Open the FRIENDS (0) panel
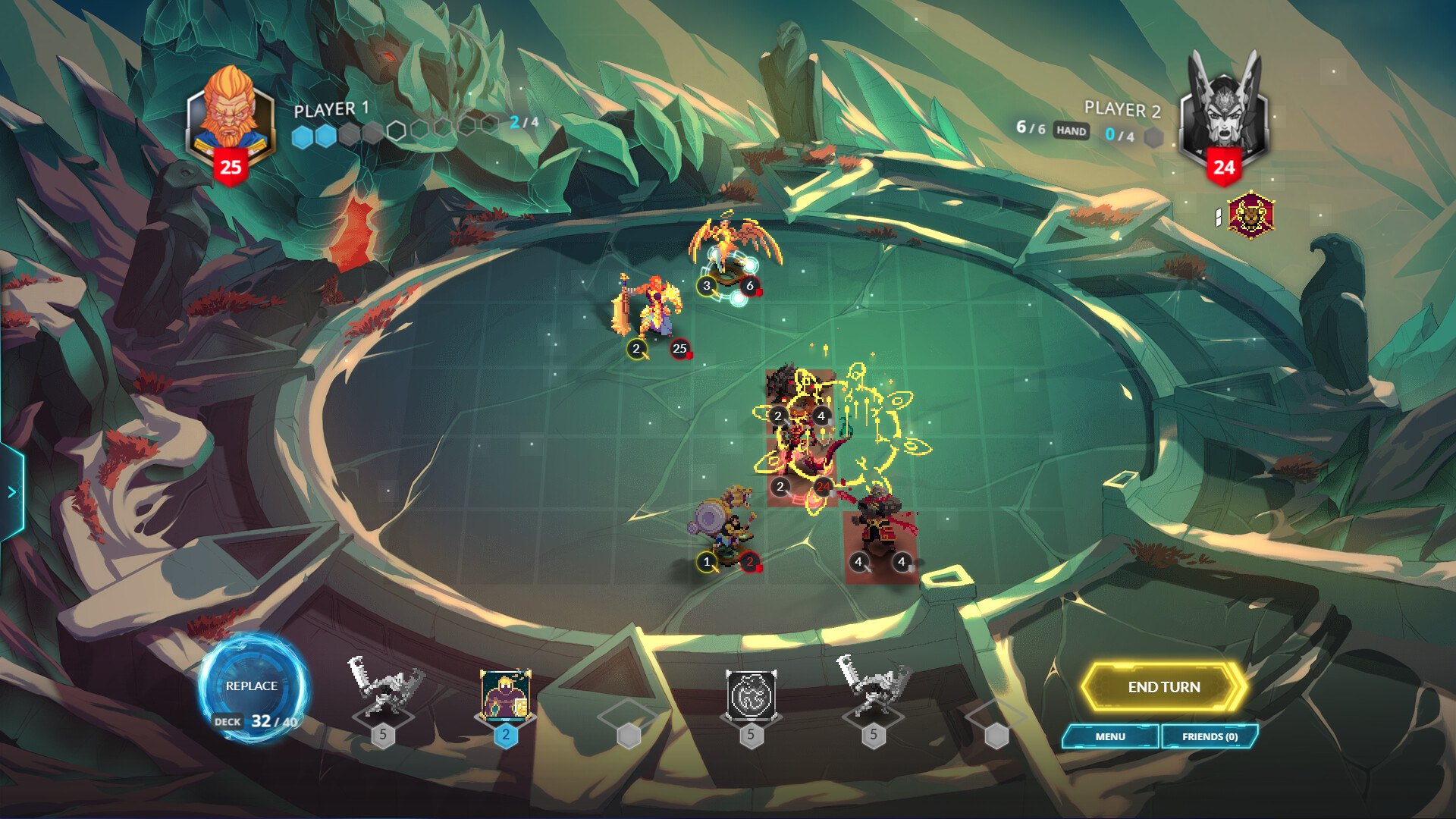The image size is (1456, 819). tap(1210, 736)
